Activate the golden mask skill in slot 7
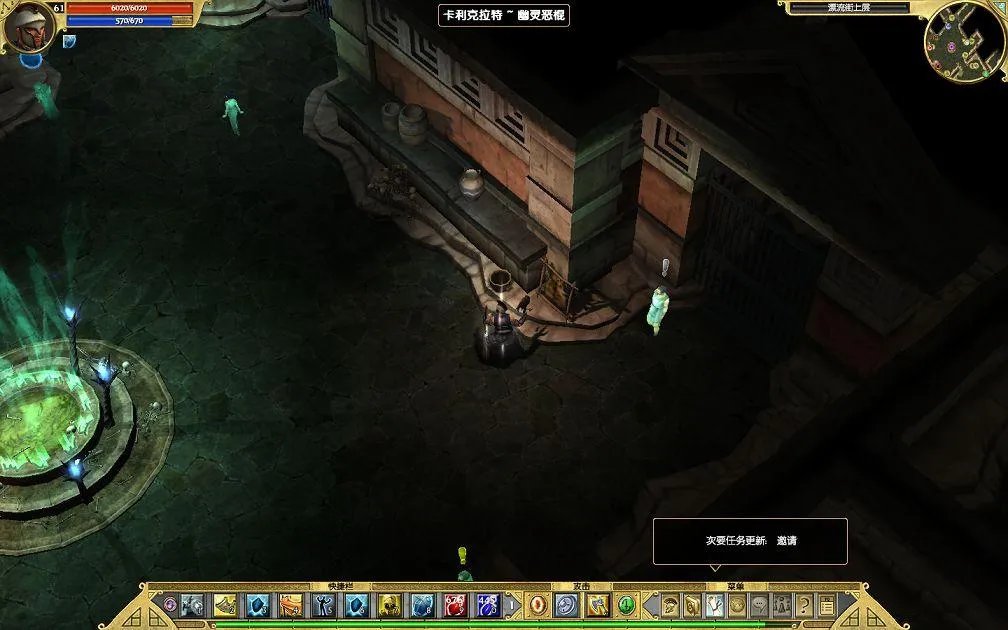The height and width of the screenshot is (630, 1008). [x=390, y=605]
